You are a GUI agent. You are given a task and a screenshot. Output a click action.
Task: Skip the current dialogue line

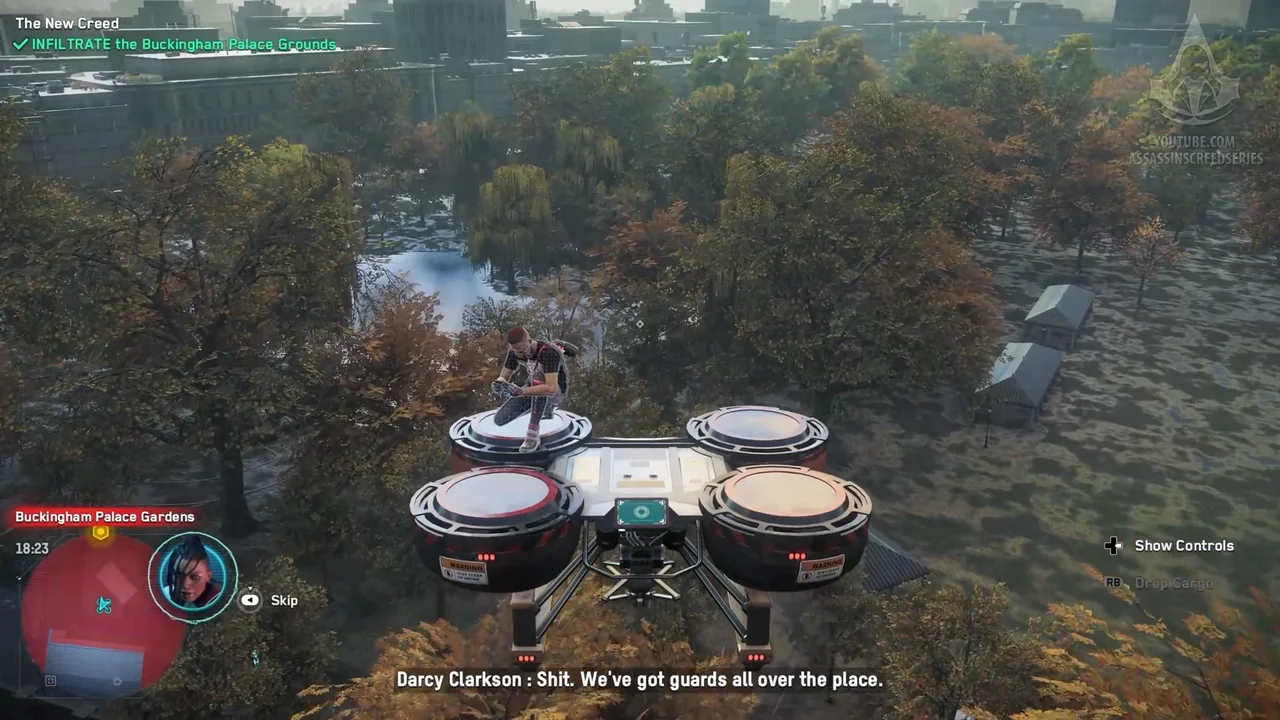click(x=270, y=600)
